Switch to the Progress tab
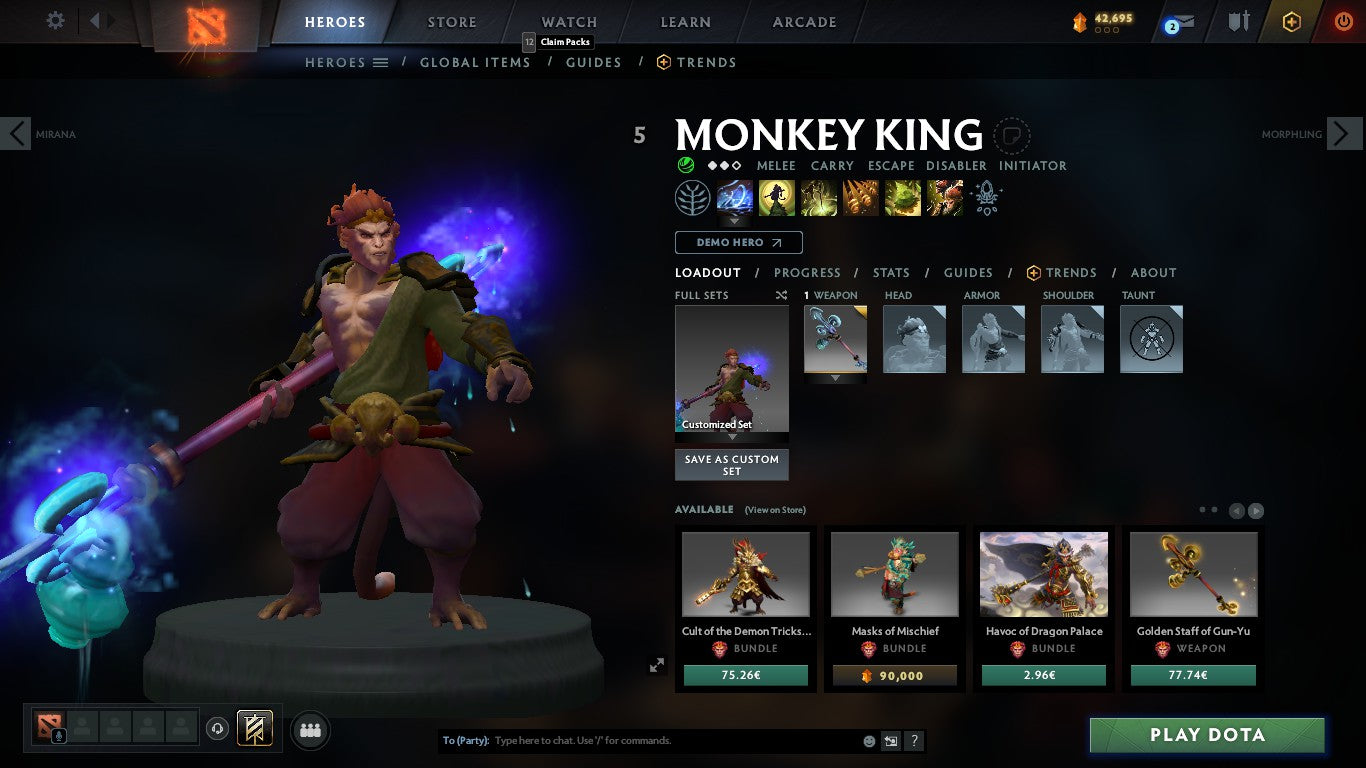The image size is (1366, 768). click(x=808, y=272)
